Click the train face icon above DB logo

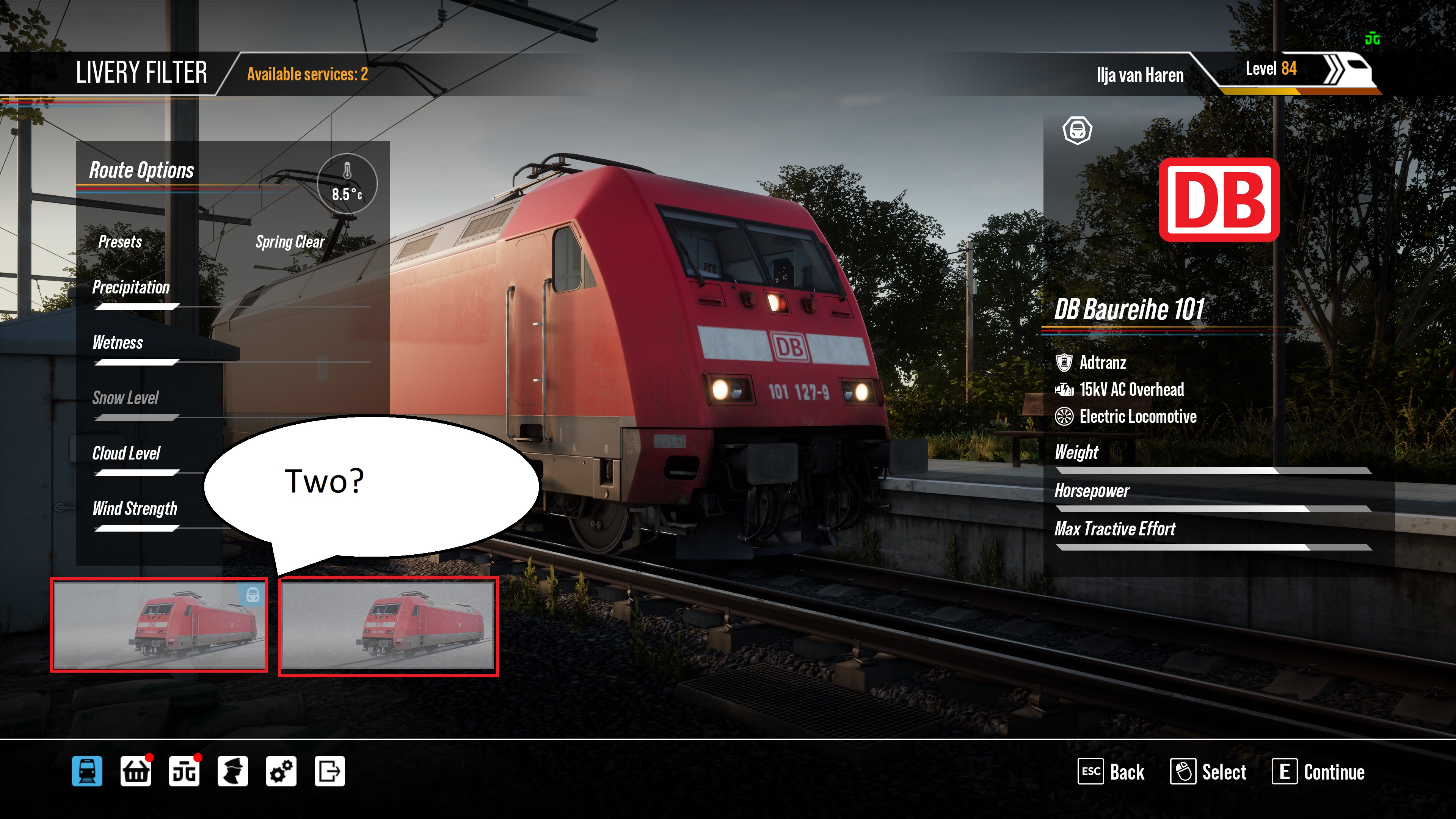click(1077, 130)
